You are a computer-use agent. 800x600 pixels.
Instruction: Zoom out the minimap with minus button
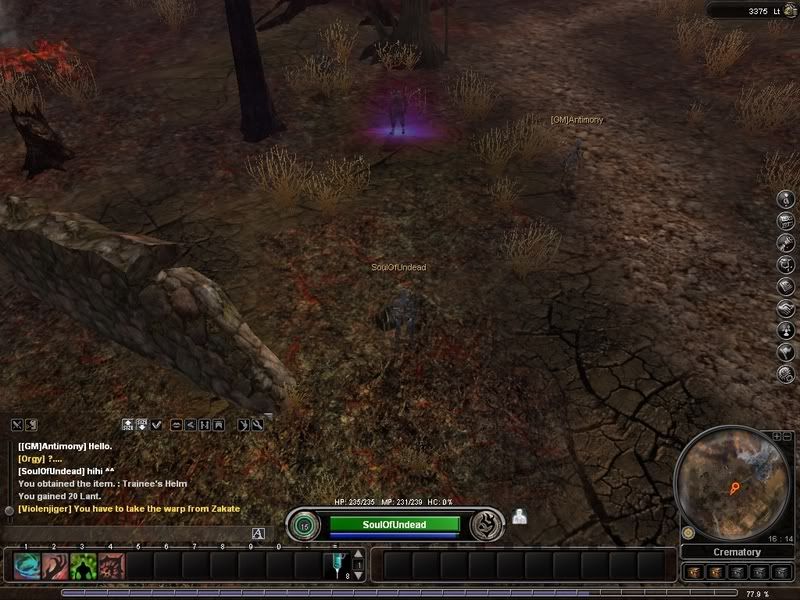[787, 437]
